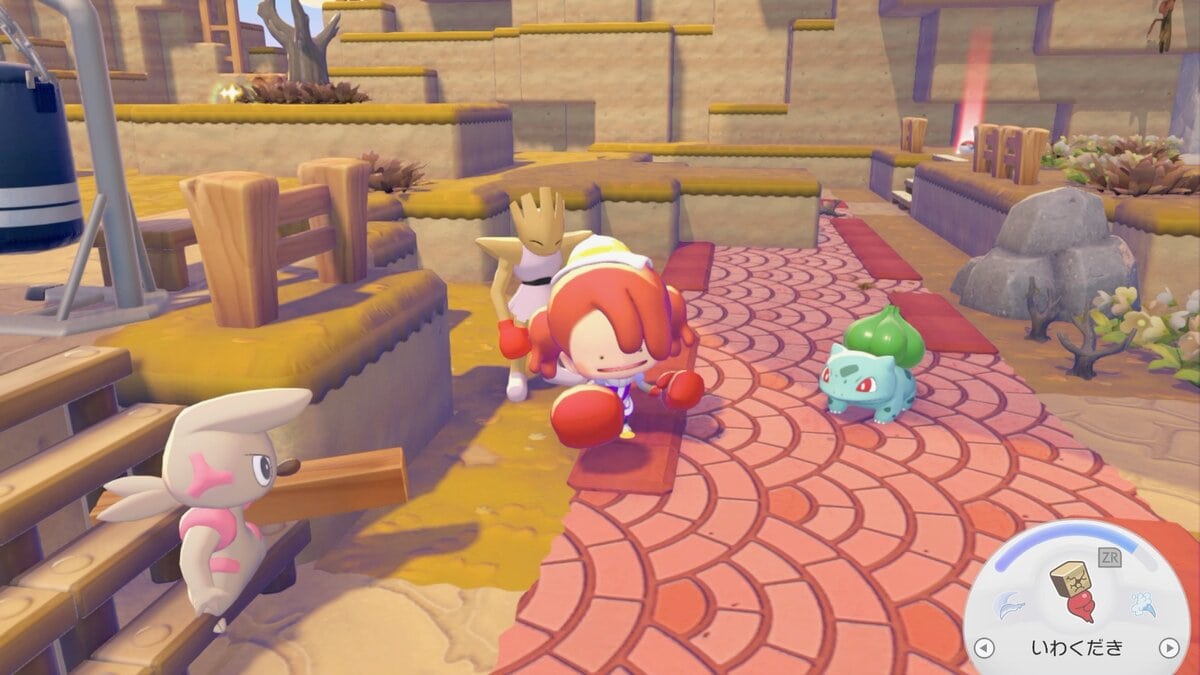Image resolution: width=1200 pixels, height=675 pixels.
Task: Click the left arrow to cycle moves
Action: point(984,648)
